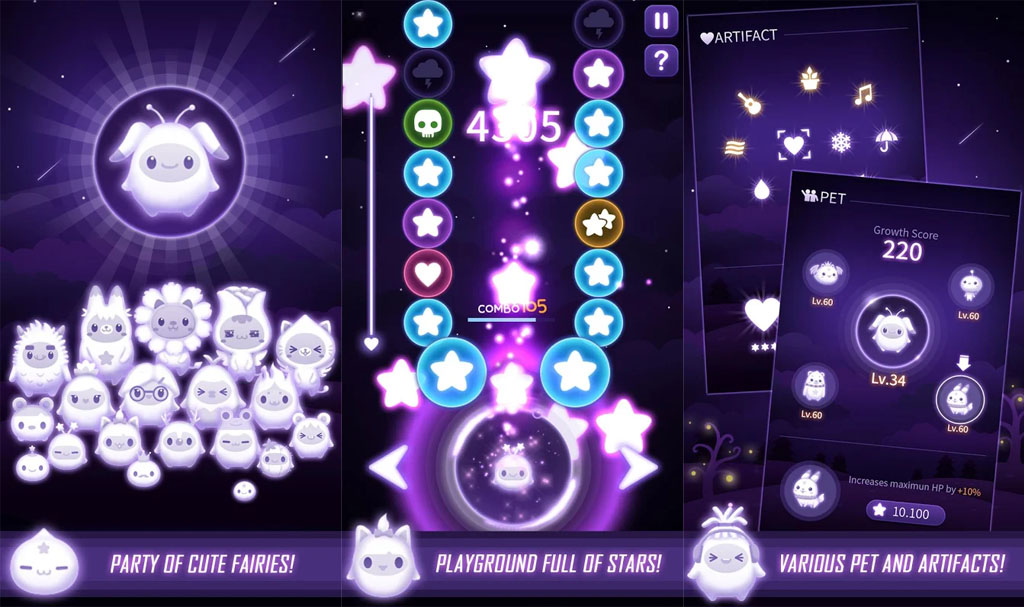Buy the upgrade for 10.100 stars
The height and width of the screenshot is (607, 1024).
pyautogui.click(x=905, y=513)
